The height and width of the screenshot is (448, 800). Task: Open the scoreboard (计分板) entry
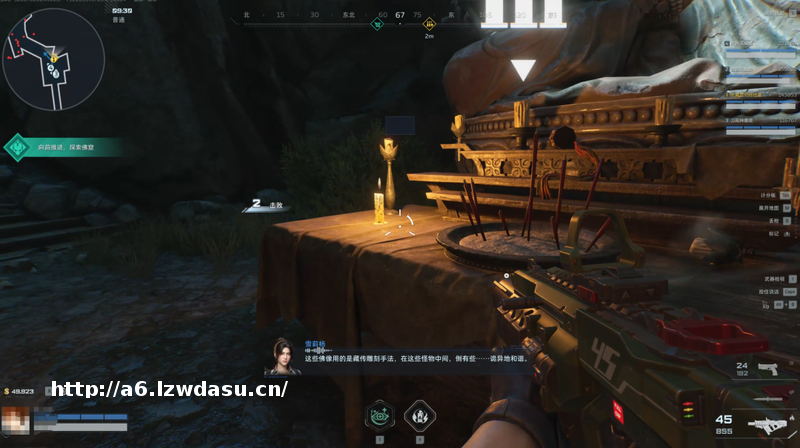click(x=772, y=195)
